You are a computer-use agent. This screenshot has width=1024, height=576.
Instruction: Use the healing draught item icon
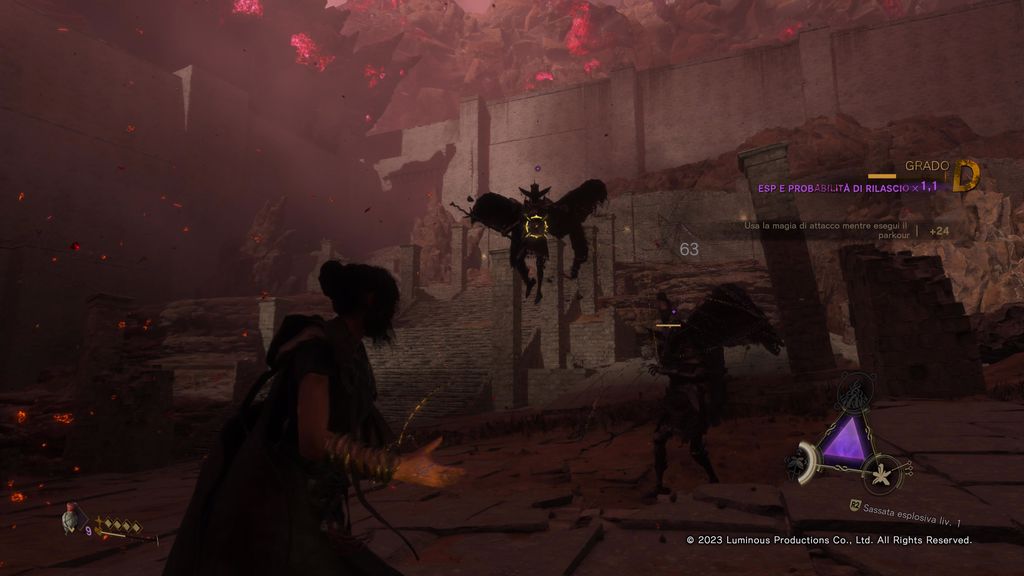pyautogui.click(x=70, y=518)
